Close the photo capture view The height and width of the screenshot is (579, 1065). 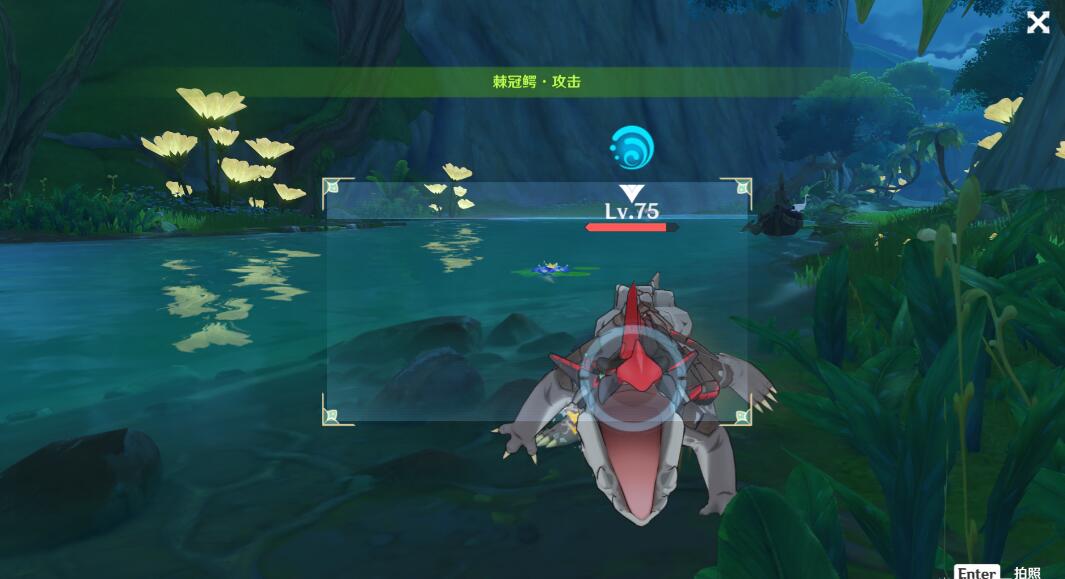(x=1038, y=22)
